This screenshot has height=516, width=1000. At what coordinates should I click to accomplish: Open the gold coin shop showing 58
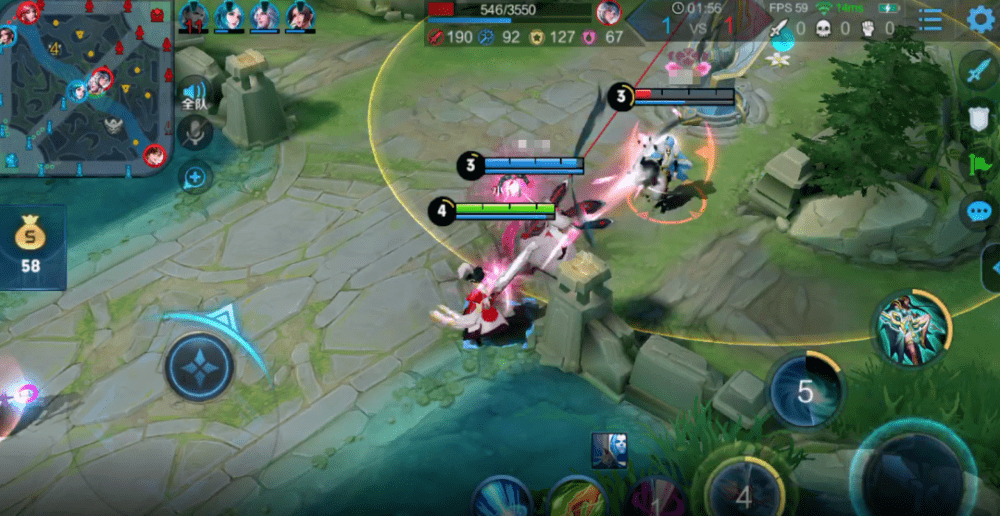(x=32, y=247)
